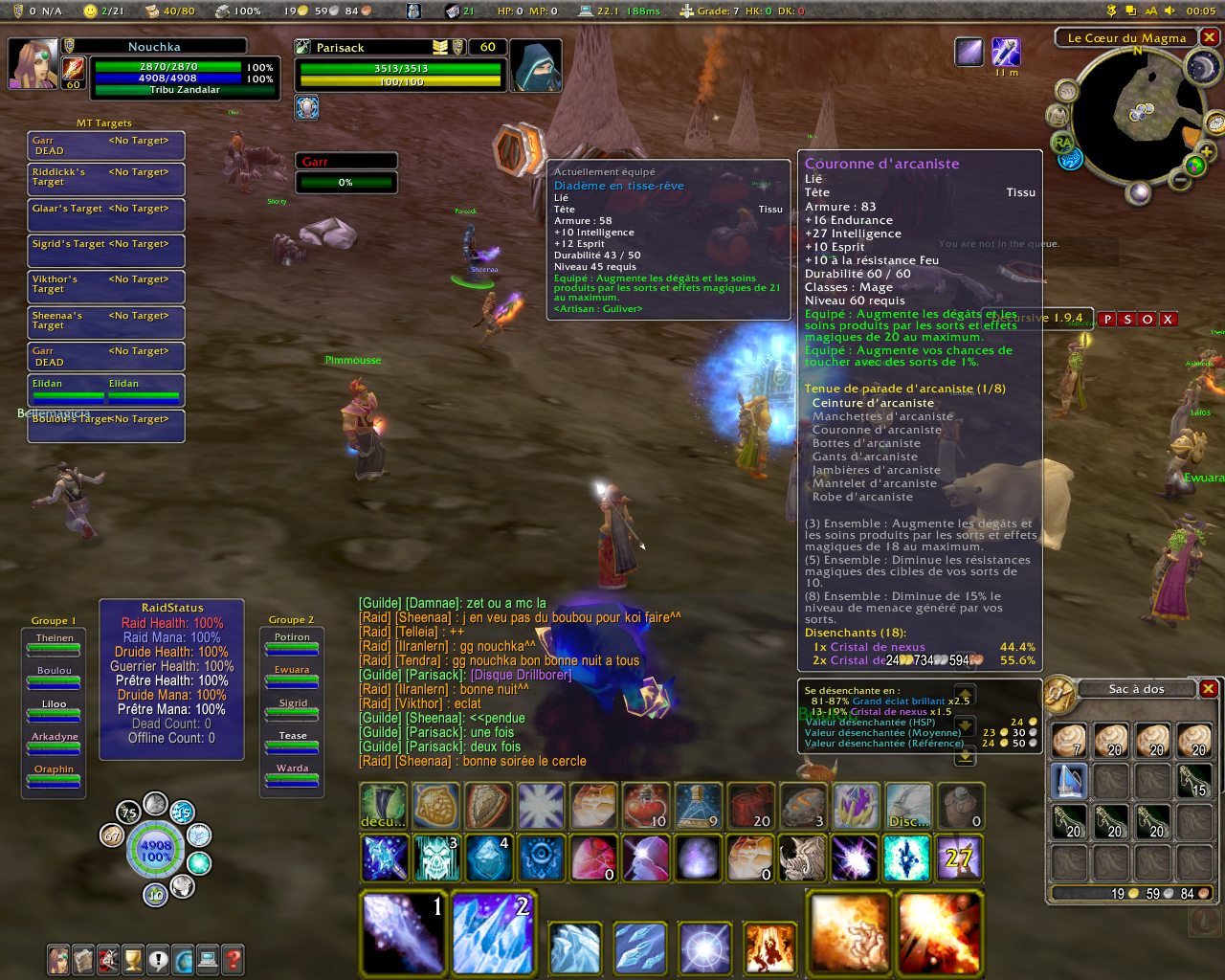Cast the ice shards spell in slot 2

click(x=492, y=932)
